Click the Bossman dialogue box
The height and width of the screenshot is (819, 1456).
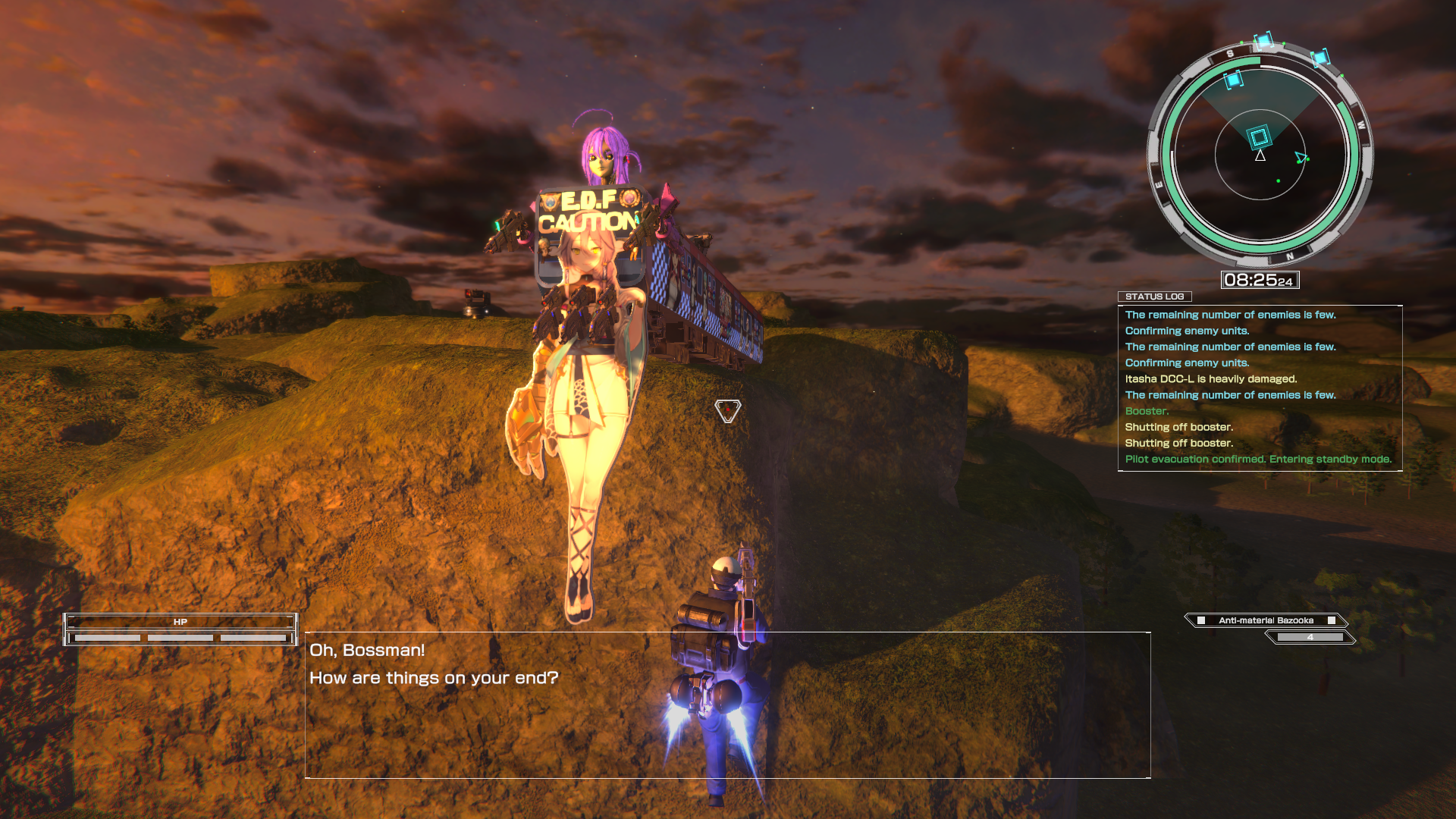(x=727, y=704)
